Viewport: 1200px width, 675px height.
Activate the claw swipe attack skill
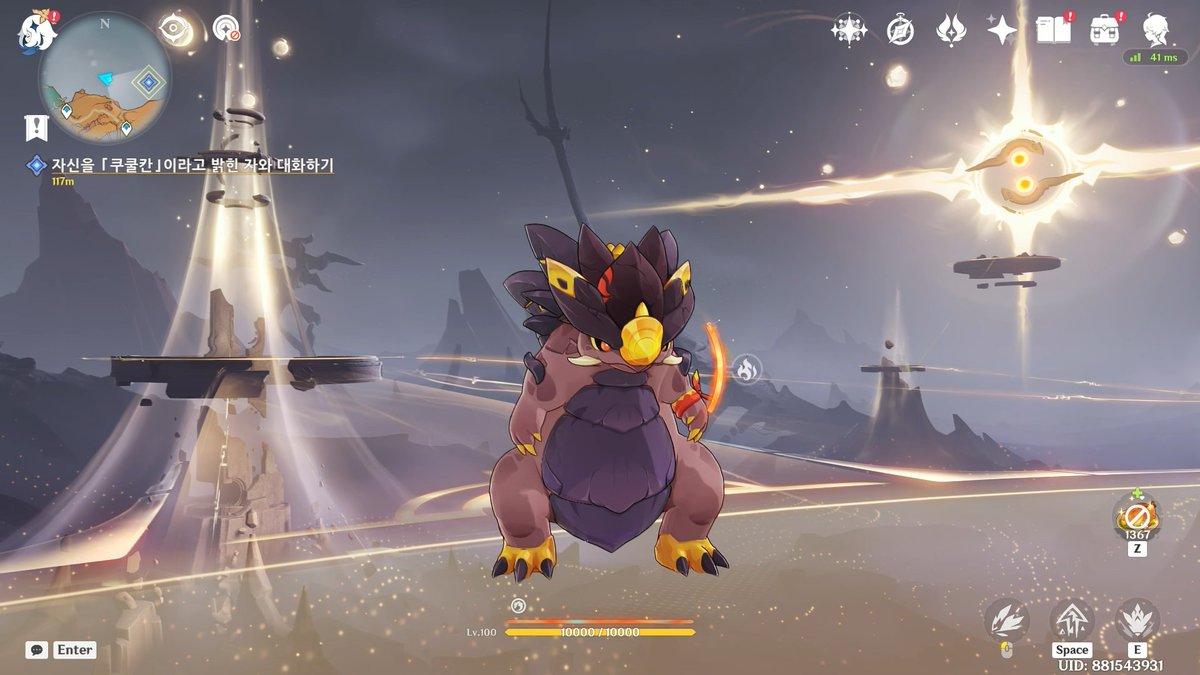pyautogui.click(x=1006, y=621)
